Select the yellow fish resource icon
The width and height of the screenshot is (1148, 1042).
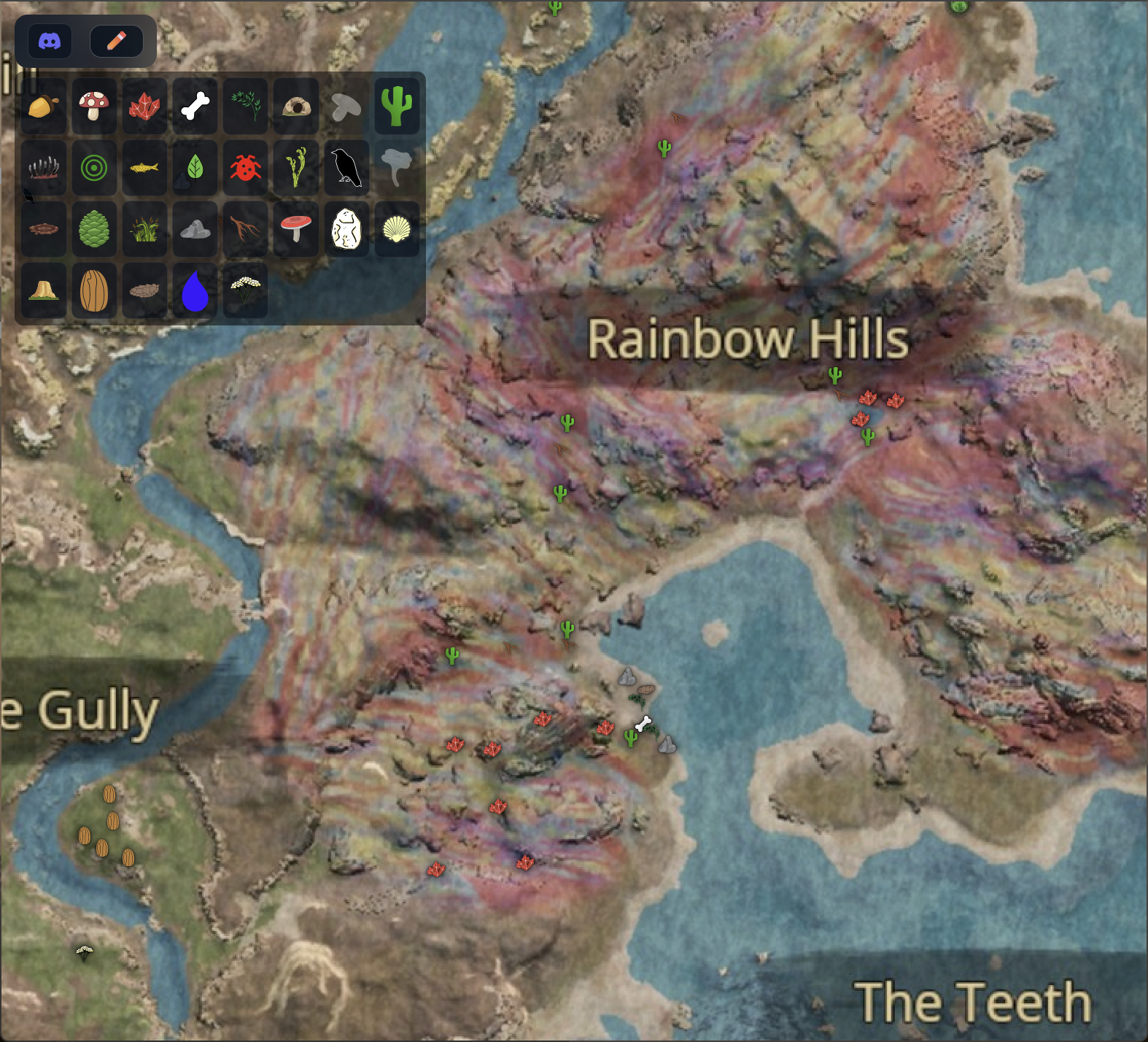click(144, 167)
